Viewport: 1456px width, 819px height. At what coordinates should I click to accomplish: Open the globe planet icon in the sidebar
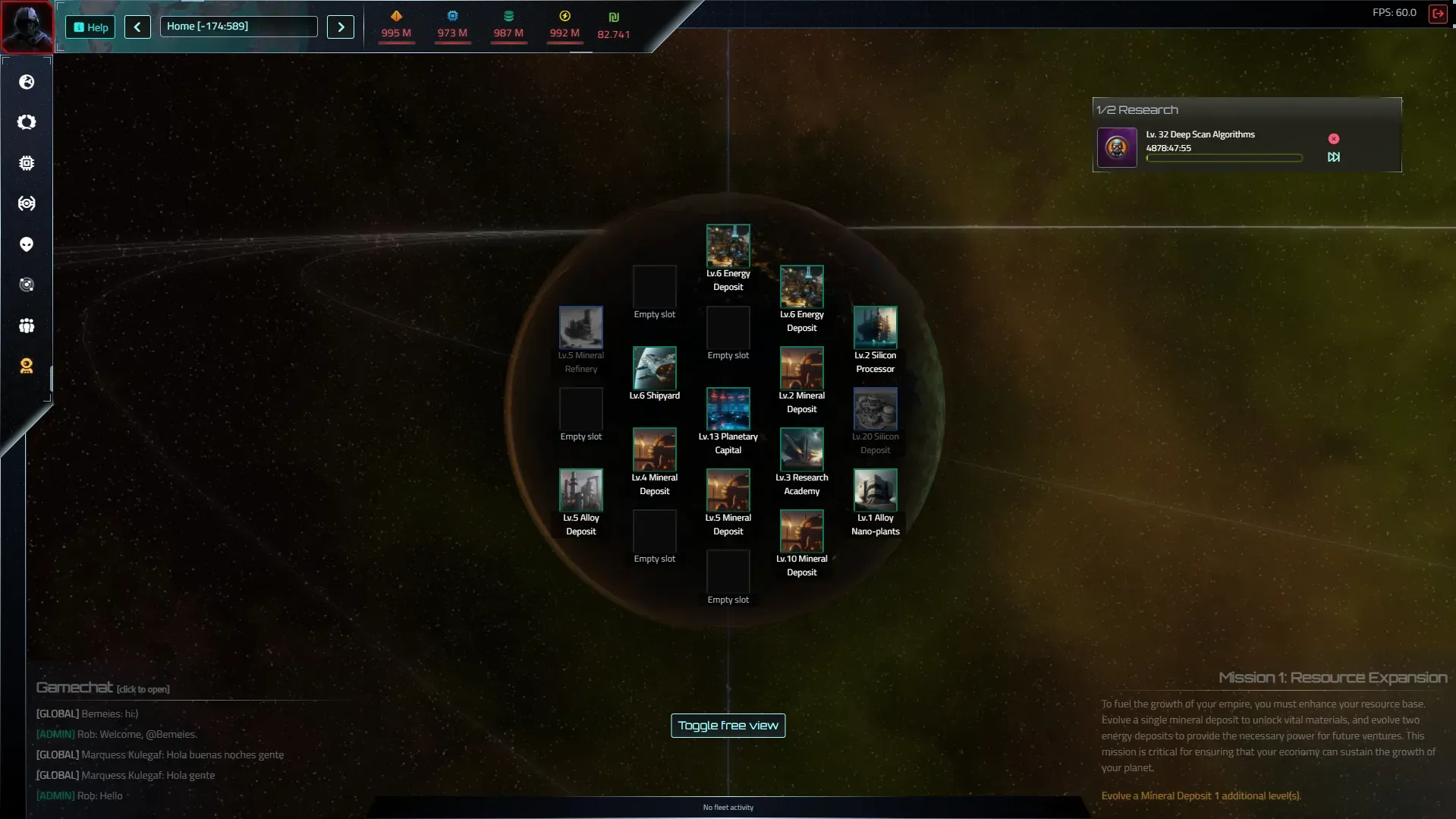pos(27,82)
